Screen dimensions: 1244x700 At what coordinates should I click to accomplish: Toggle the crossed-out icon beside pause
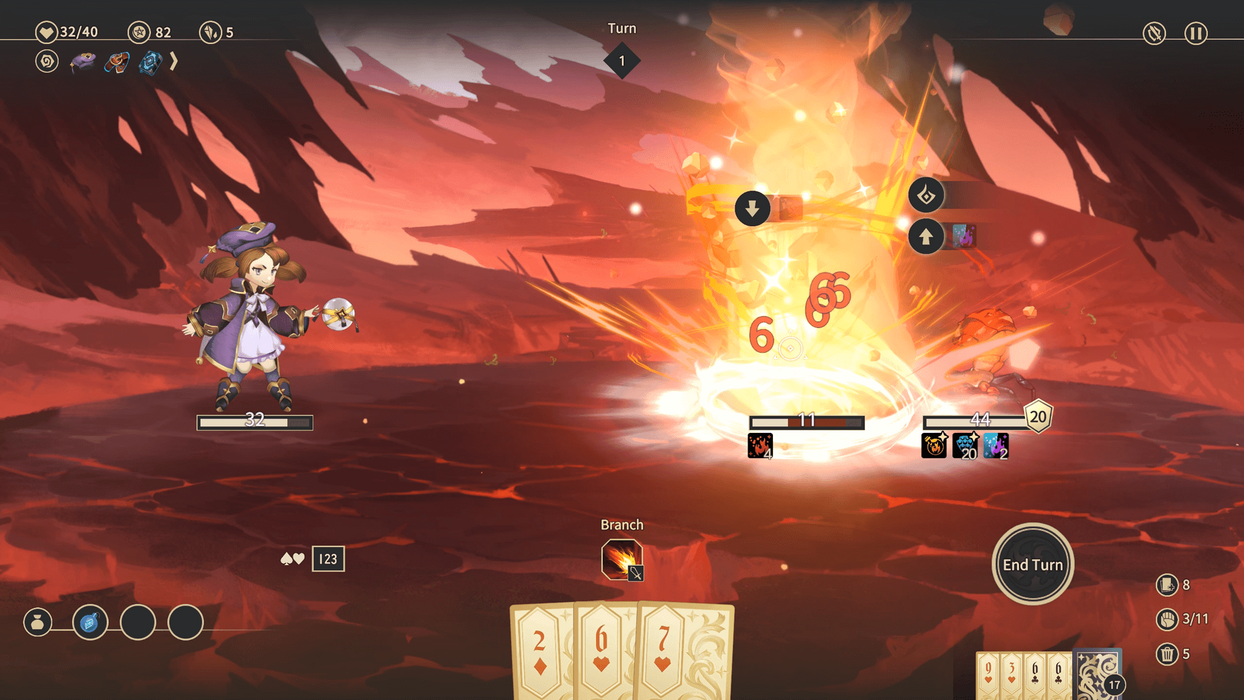(x=1154, y=33)
